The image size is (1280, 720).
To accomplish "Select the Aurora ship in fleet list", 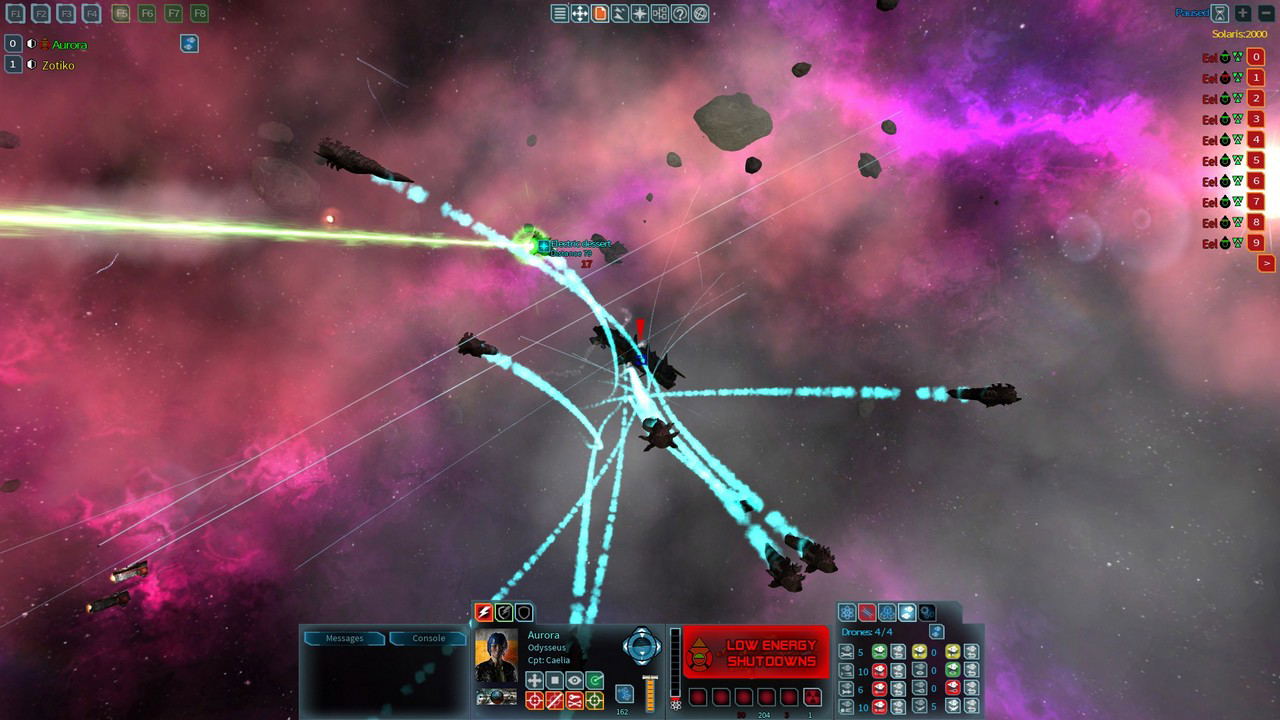I will 69,44.
